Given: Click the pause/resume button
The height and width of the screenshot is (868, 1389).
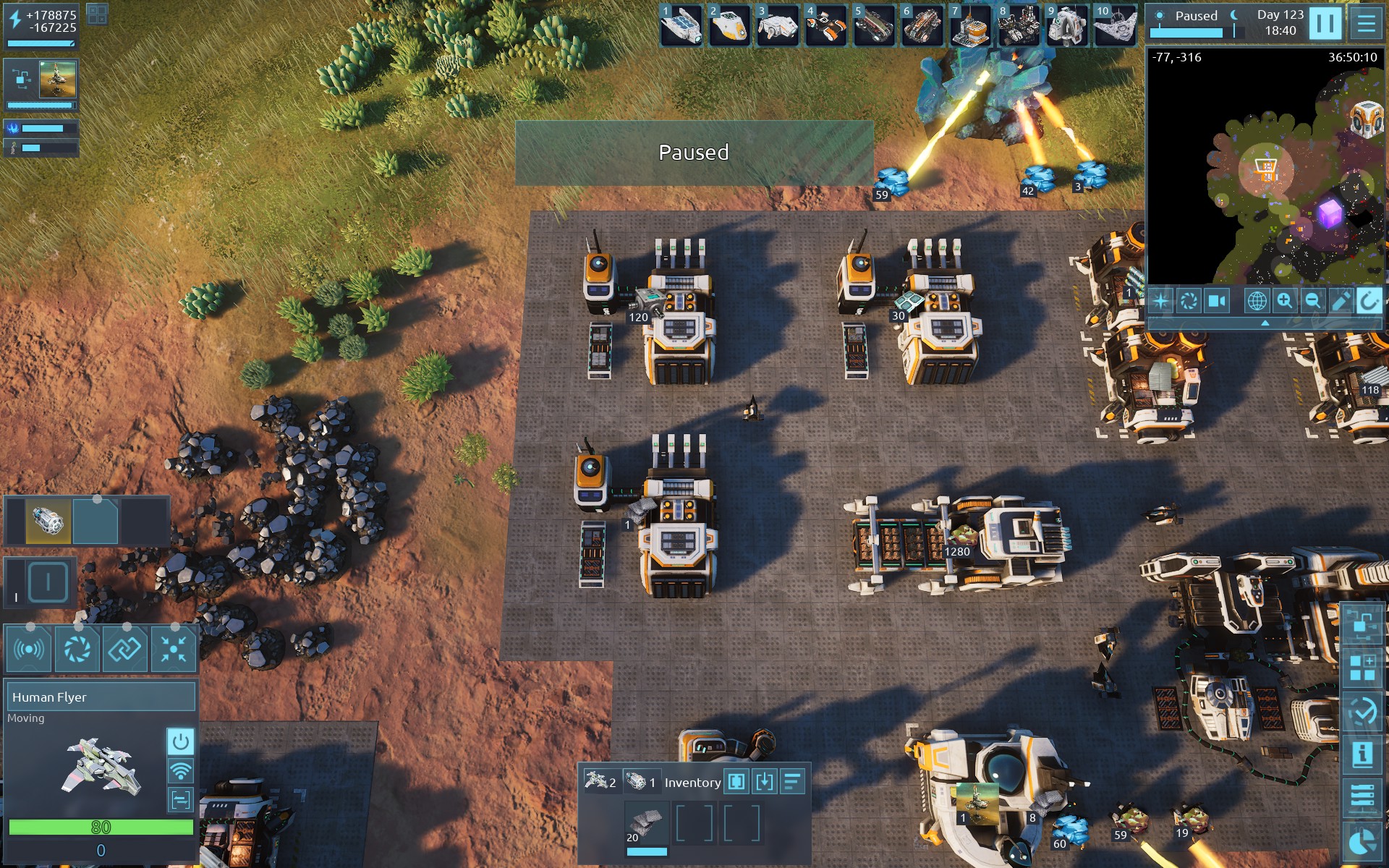Looking at the screenshot, I should coord(1325,23).
